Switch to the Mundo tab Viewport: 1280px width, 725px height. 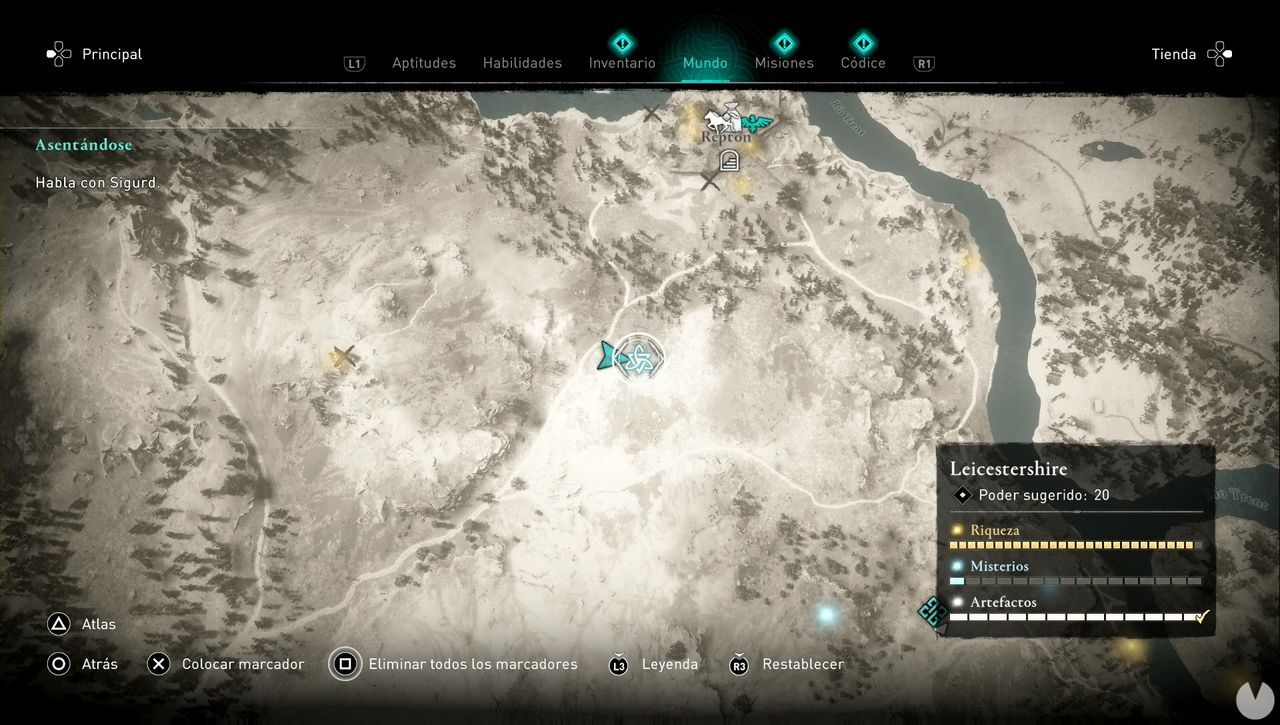tap(705, 63)
